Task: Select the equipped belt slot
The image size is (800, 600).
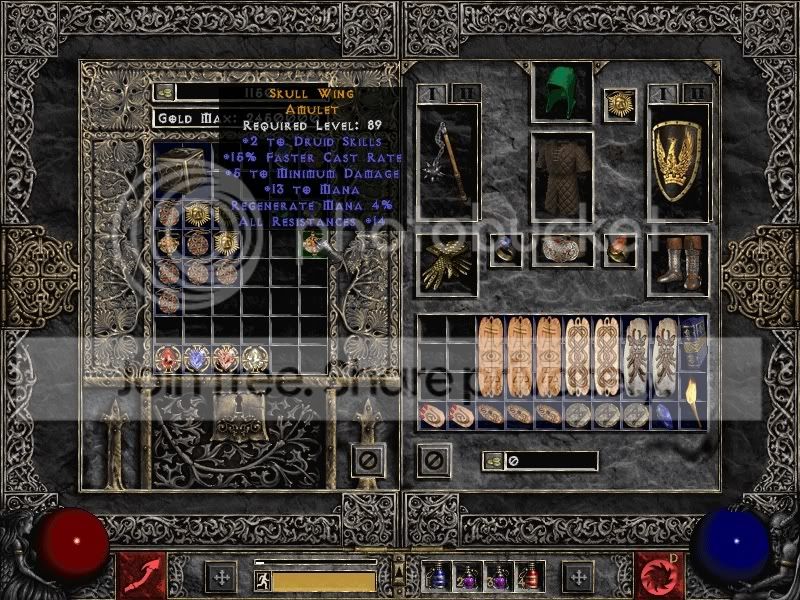Action: pos(561,250)
